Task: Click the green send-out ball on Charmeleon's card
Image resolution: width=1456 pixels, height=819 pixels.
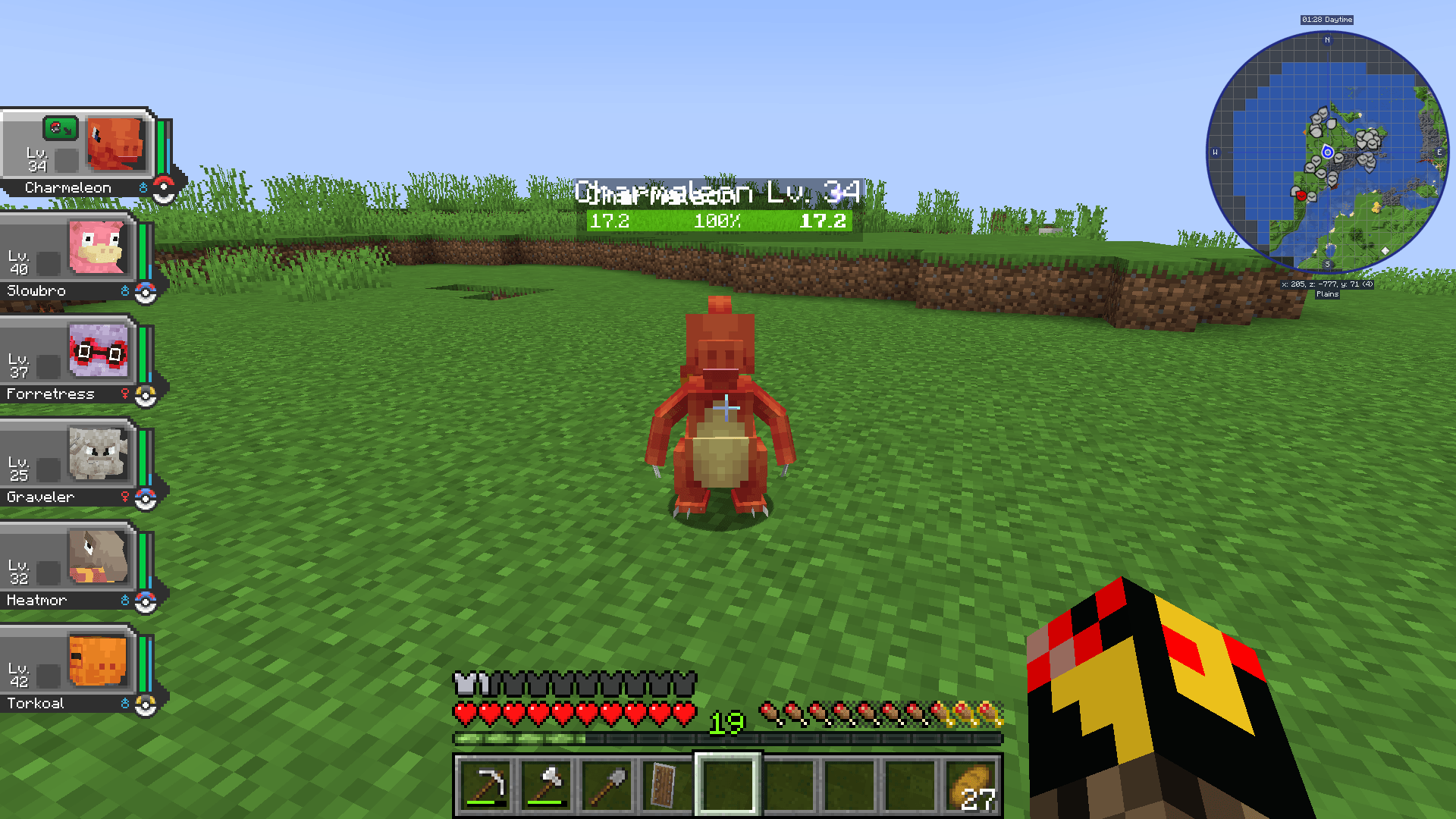Action: click(x=61, y=129)
